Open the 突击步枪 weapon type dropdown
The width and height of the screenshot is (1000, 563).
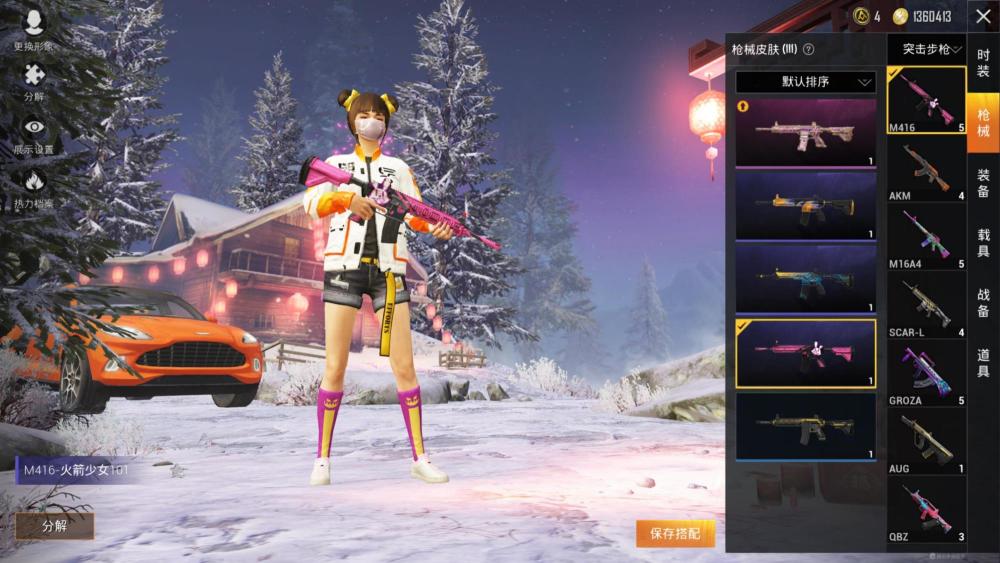point(926,48)
